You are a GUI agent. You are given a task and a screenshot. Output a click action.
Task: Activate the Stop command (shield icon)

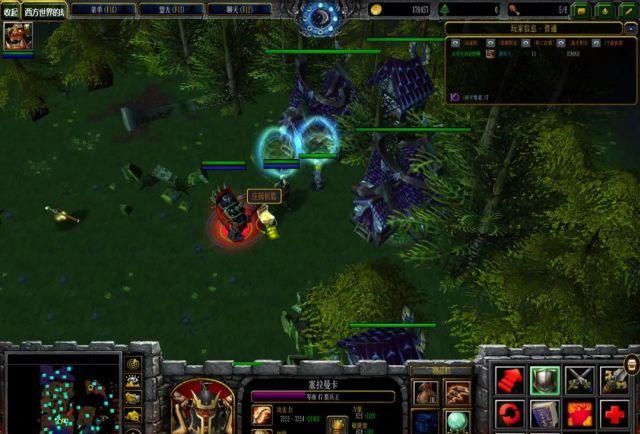point(546,379)
